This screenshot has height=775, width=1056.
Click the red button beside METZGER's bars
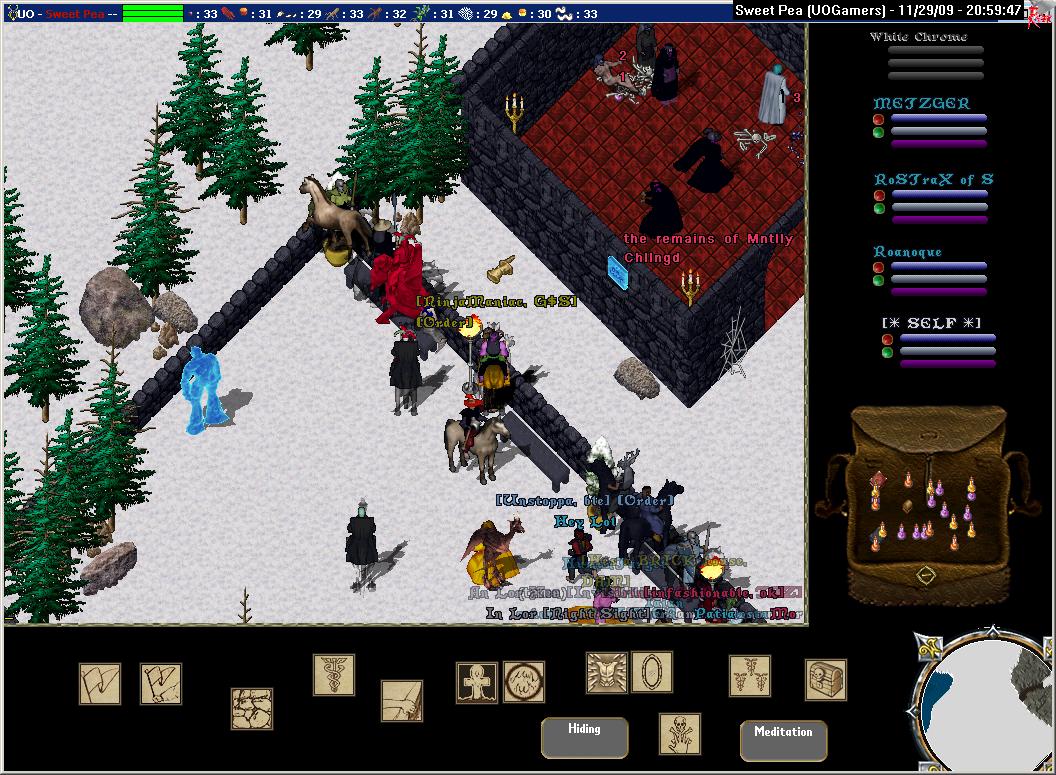click(x=878, y=119)
